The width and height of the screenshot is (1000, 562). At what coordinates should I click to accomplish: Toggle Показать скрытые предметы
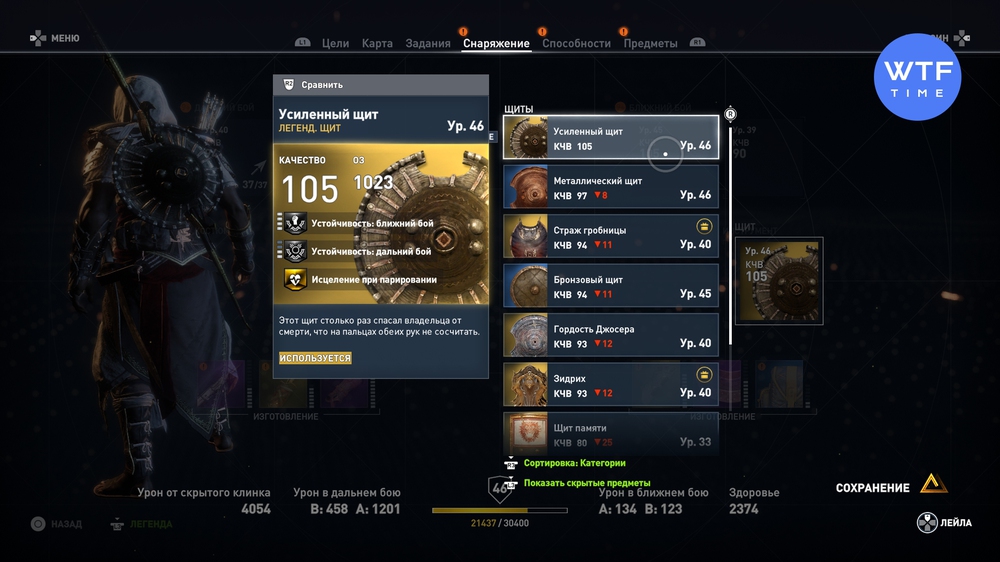[x=586, y=483]
